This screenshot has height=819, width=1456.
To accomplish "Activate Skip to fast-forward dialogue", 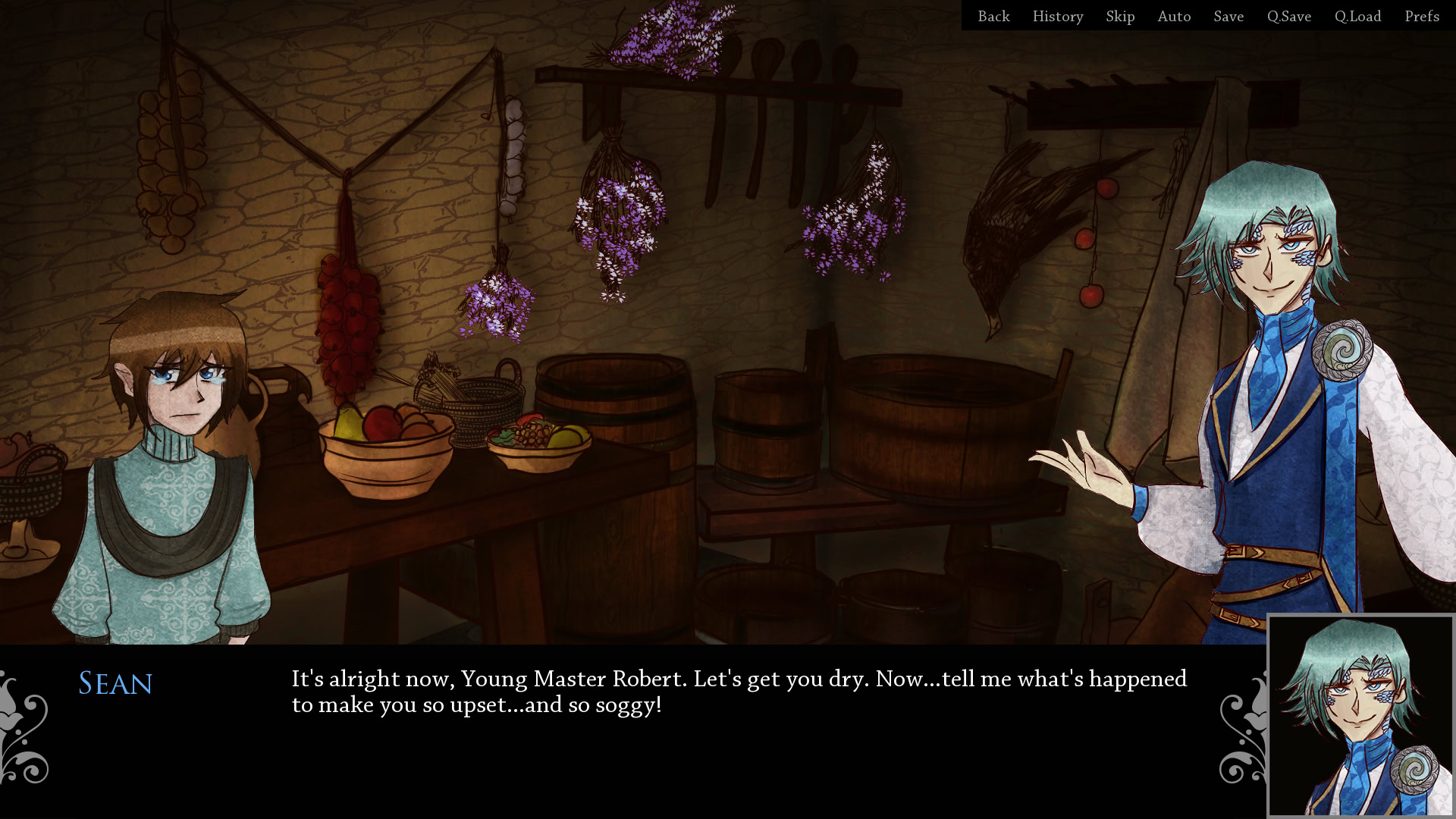I will point(1120,16).
